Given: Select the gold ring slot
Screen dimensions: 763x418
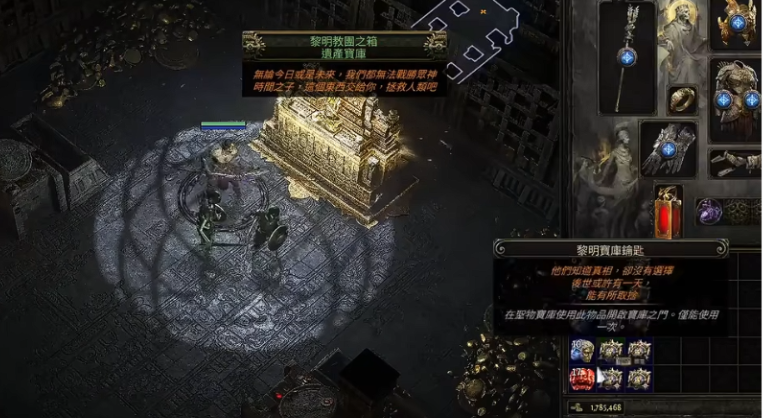Looking at the screenshot, I should point(682,98).
